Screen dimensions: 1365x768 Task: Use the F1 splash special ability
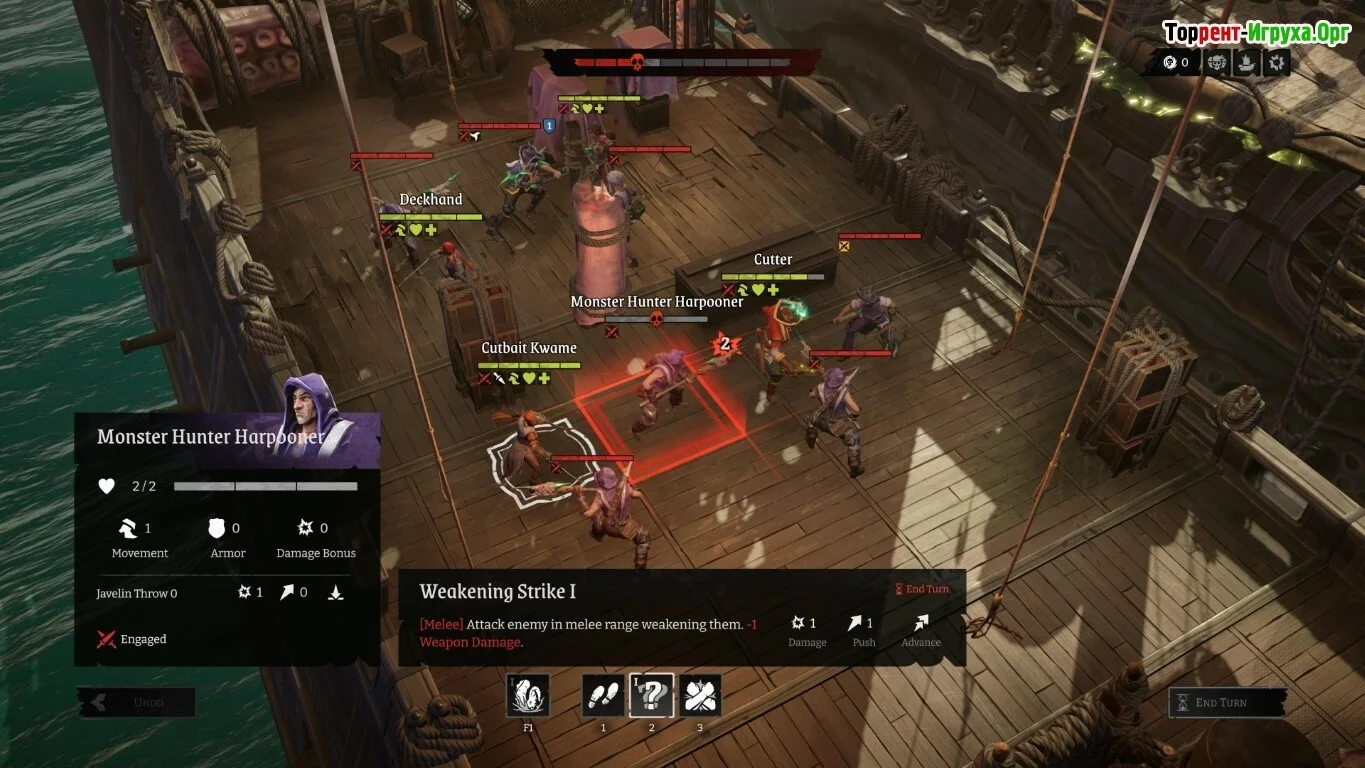pos(528,695)
